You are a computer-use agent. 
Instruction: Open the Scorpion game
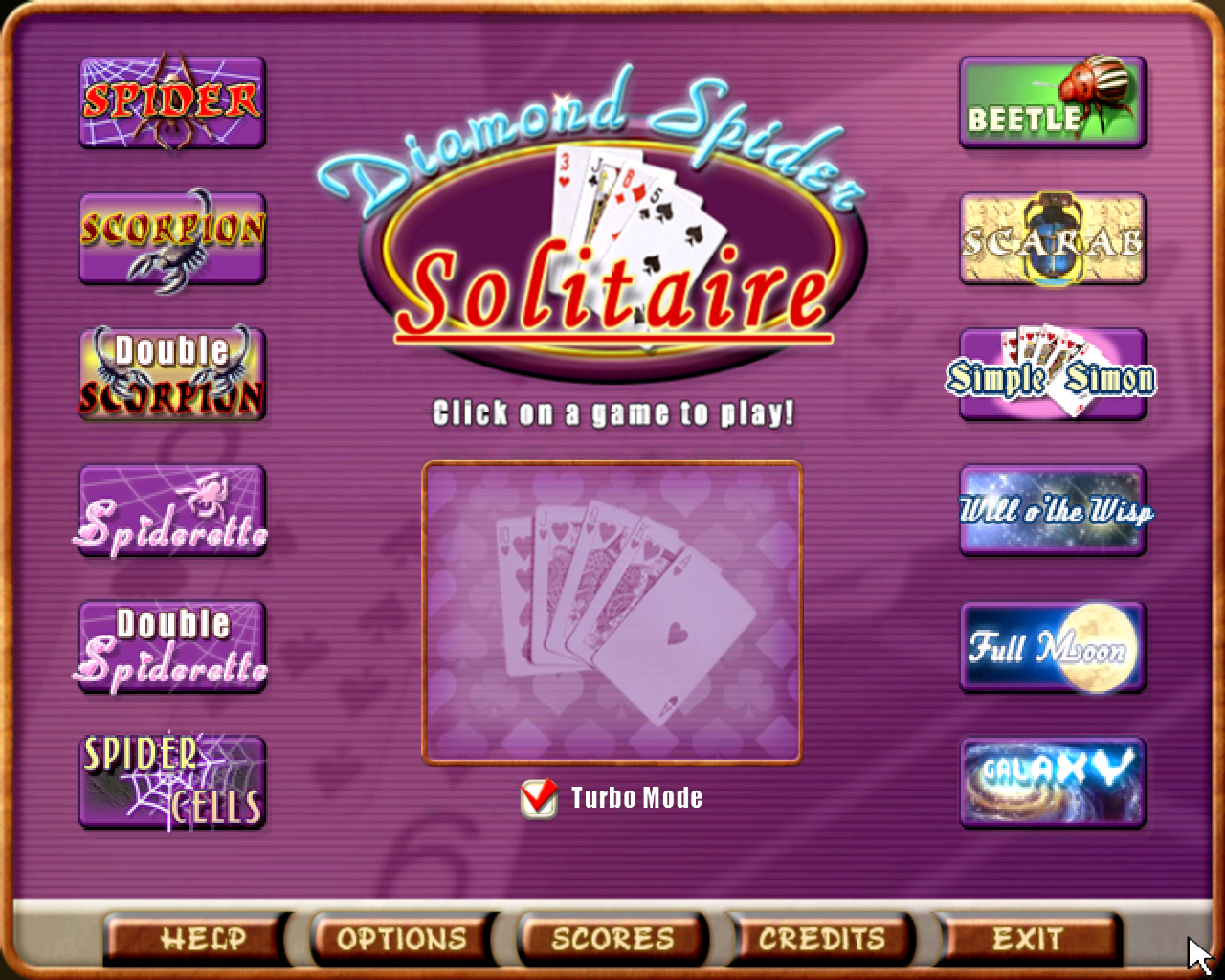point(171,238)
